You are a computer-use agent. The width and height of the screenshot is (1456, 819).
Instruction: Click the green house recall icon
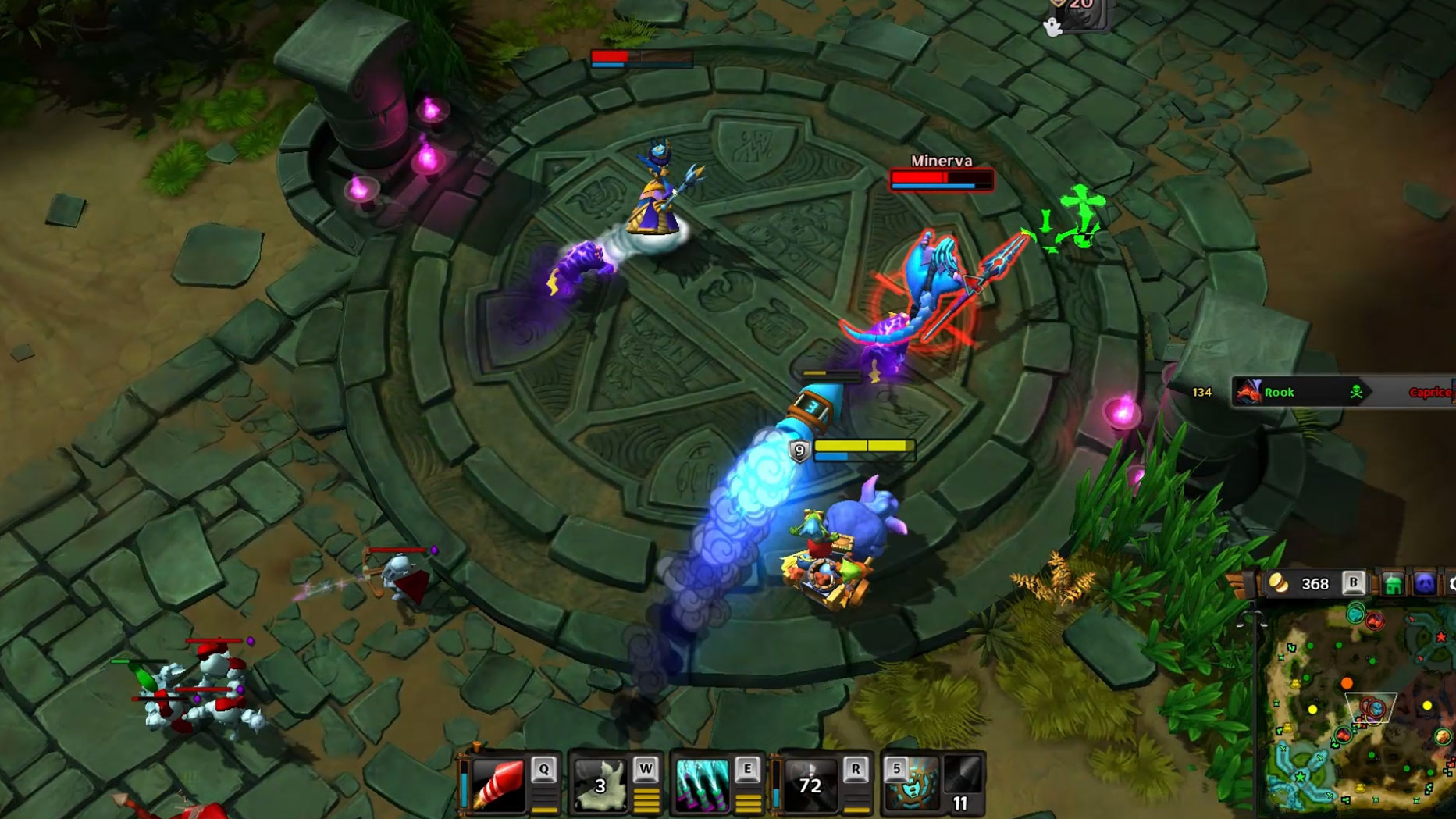point(1393,584)
